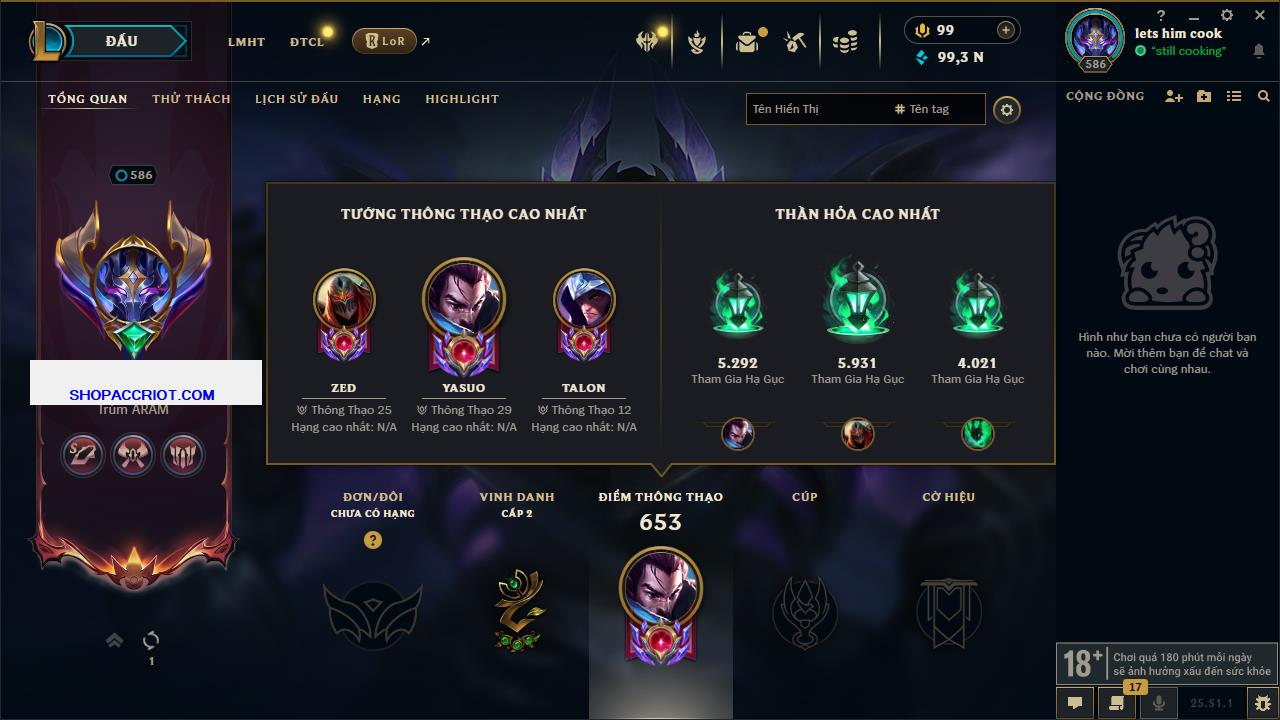Add RP with the plus button
Screen dimensions: 1280x720
[x=1006, y=30]
